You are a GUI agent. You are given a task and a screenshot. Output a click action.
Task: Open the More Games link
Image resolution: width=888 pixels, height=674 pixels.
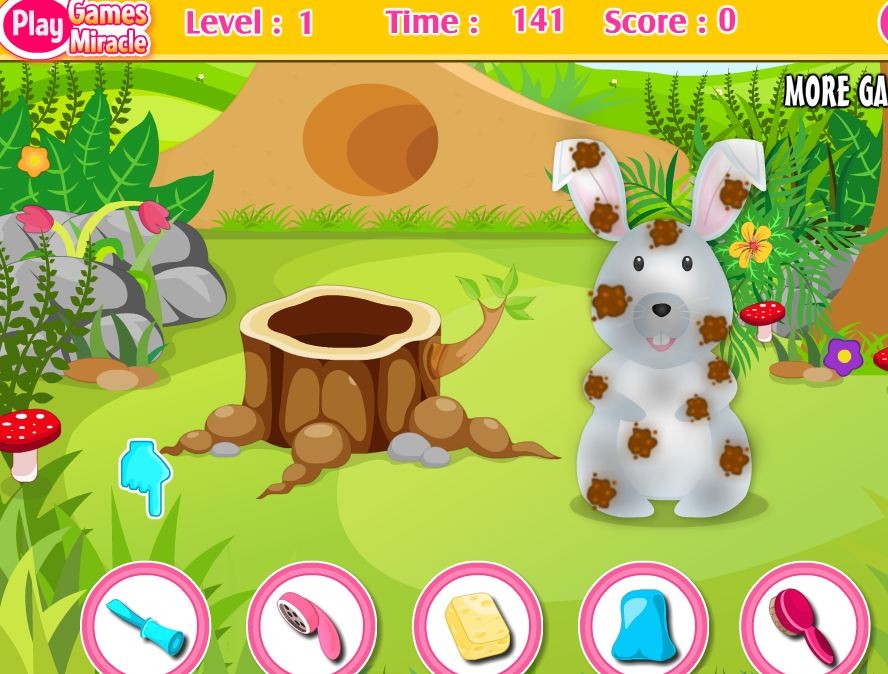pos(836,92)
